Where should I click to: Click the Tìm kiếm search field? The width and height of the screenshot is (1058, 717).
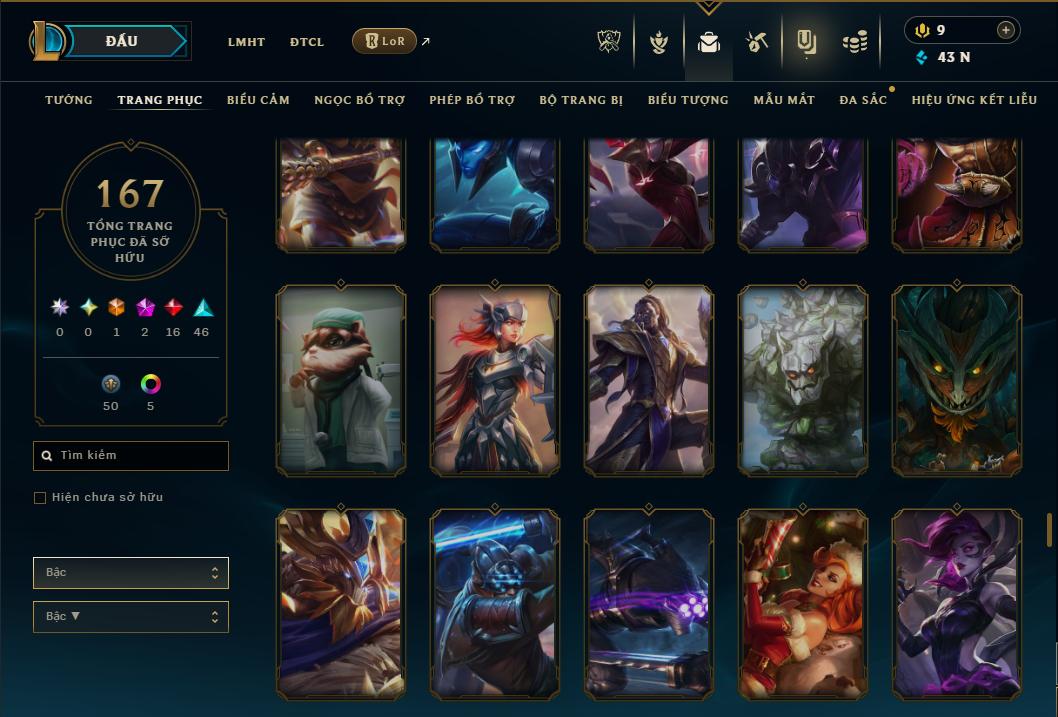(131, 456)
